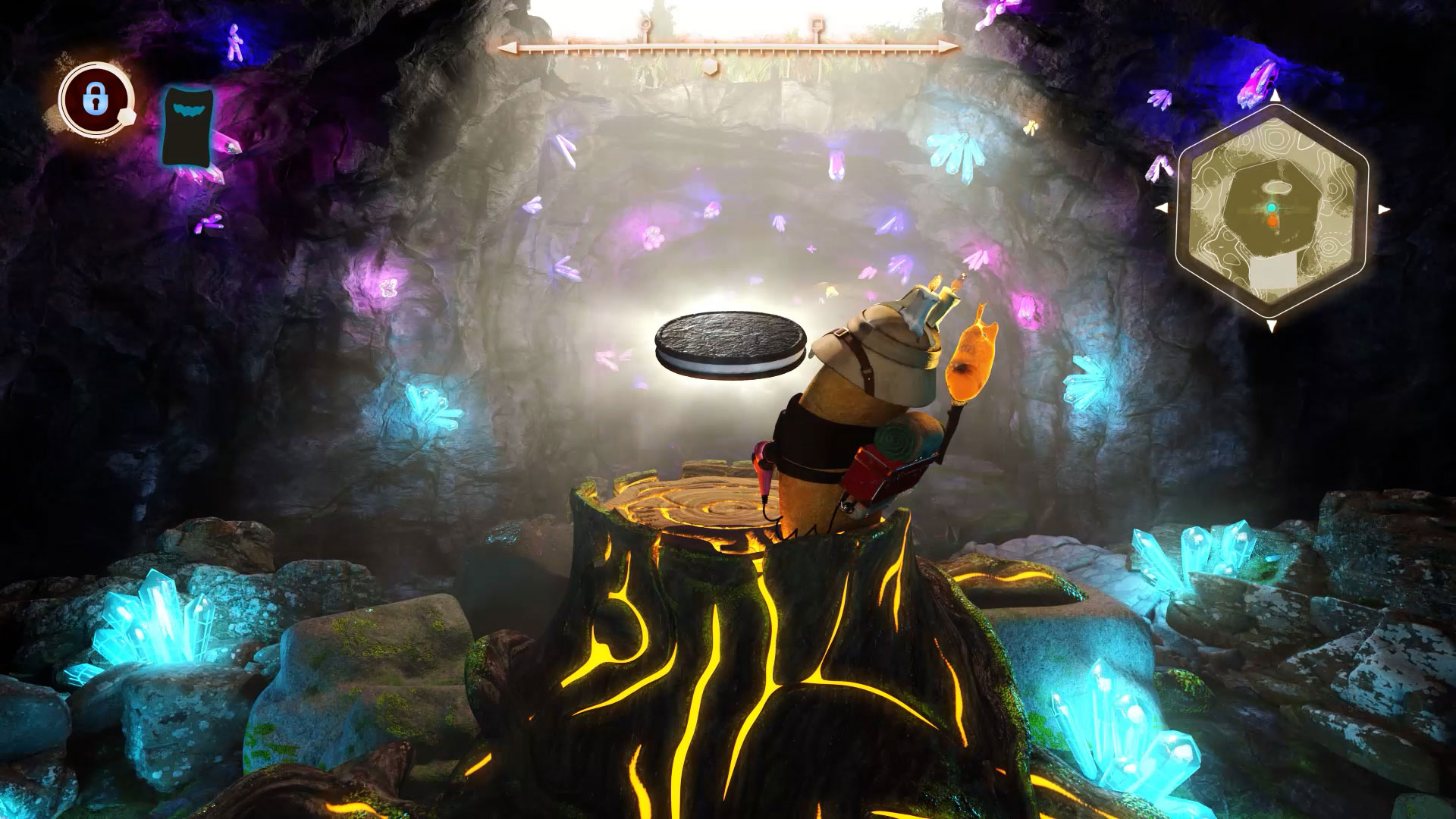Viewport: 1456px width, 819px height.
Task: Open the hexagonal minimap
Action: pyautogui.click(x=1272, y=210)
